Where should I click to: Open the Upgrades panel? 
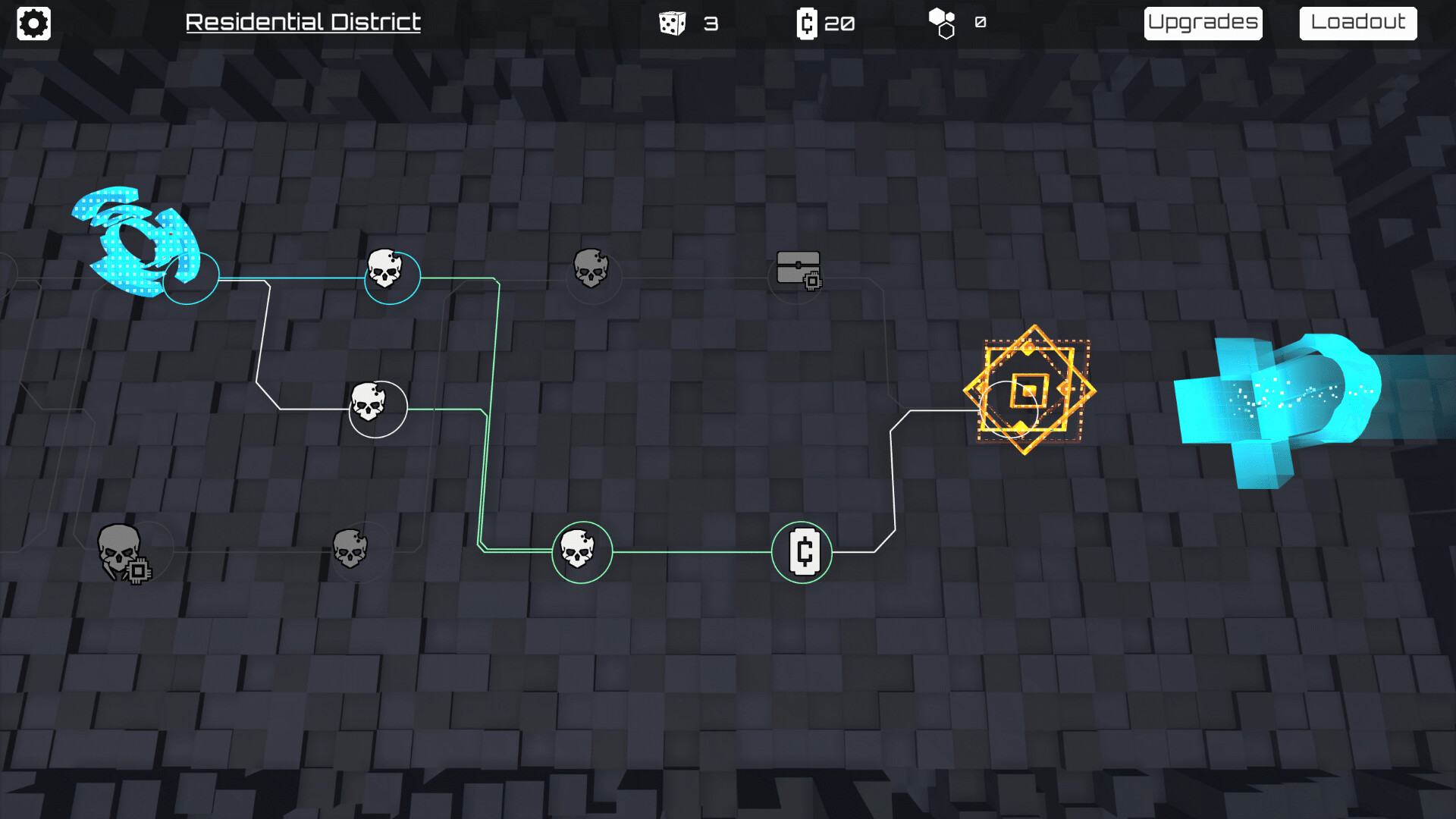click(x=1203, y=22)
